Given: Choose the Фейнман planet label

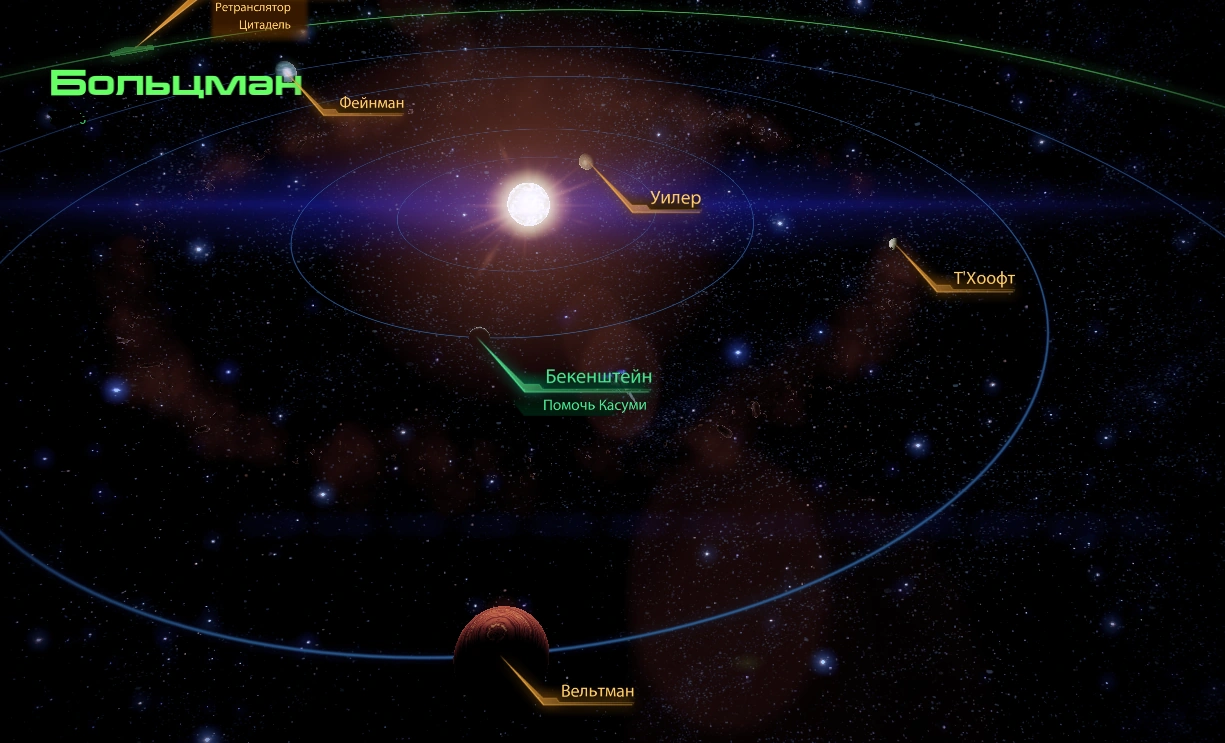Looking at the screenshot, I should click(371, 103).
